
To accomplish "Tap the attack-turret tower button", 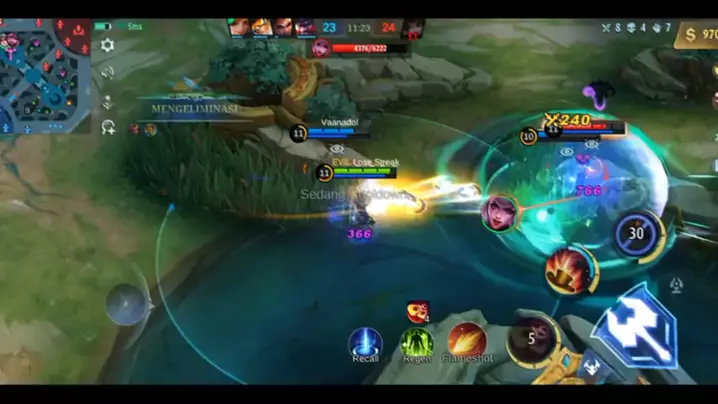I will tap(677, 286).
